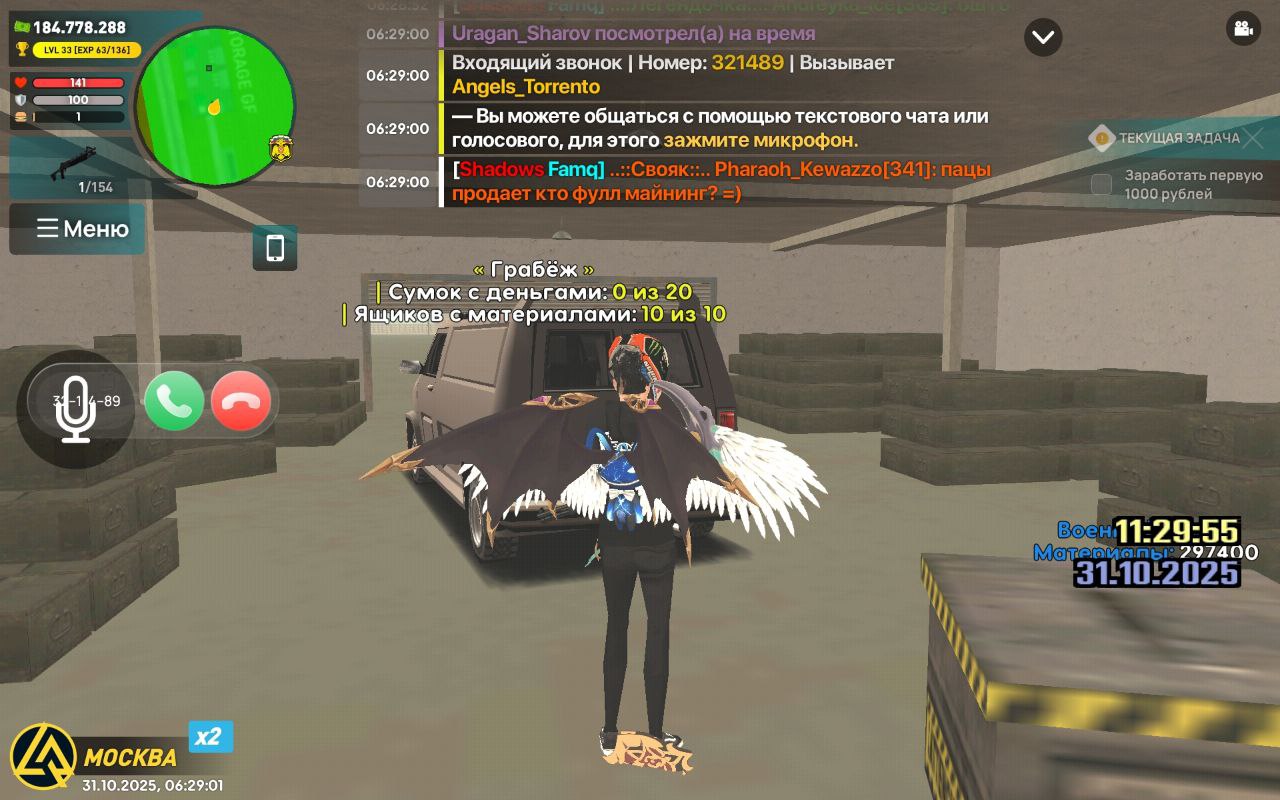1280x800 pixels.
Task: Select the shotgun weapon slot icon
Action: [73, 164]
